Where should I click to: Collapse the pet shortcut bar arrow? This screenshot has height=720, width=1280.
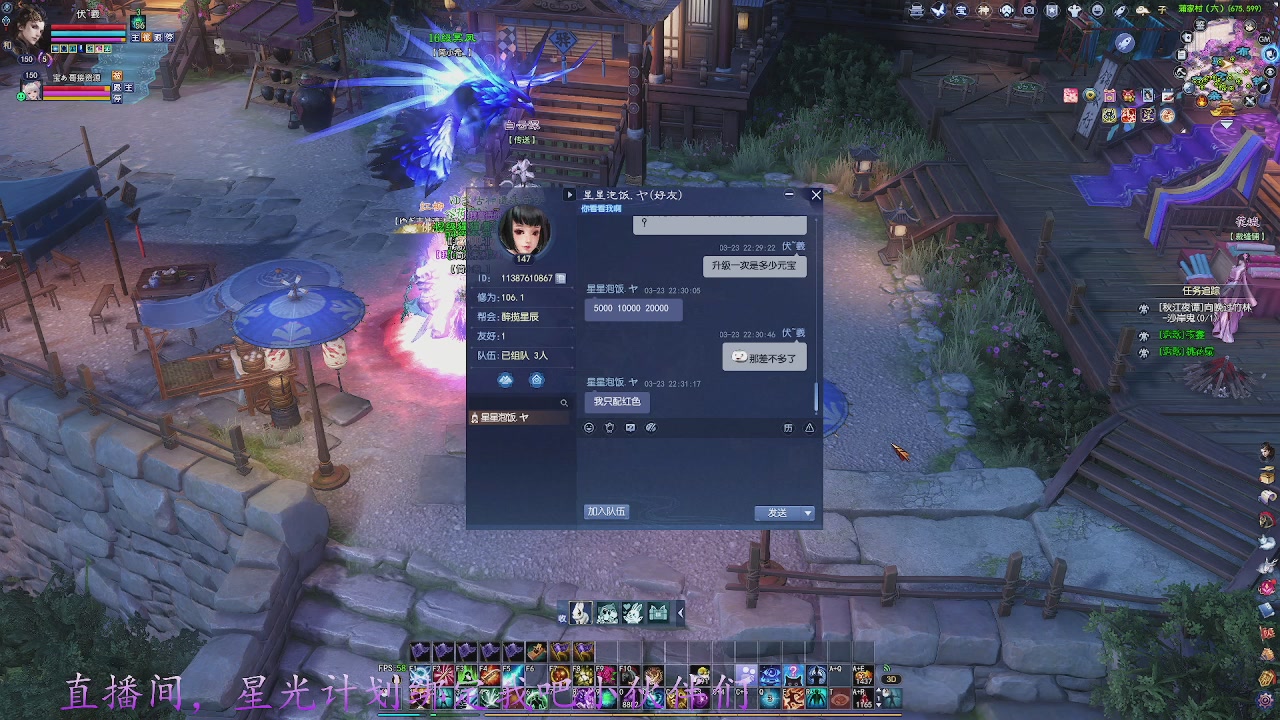[x=681, y=613]
